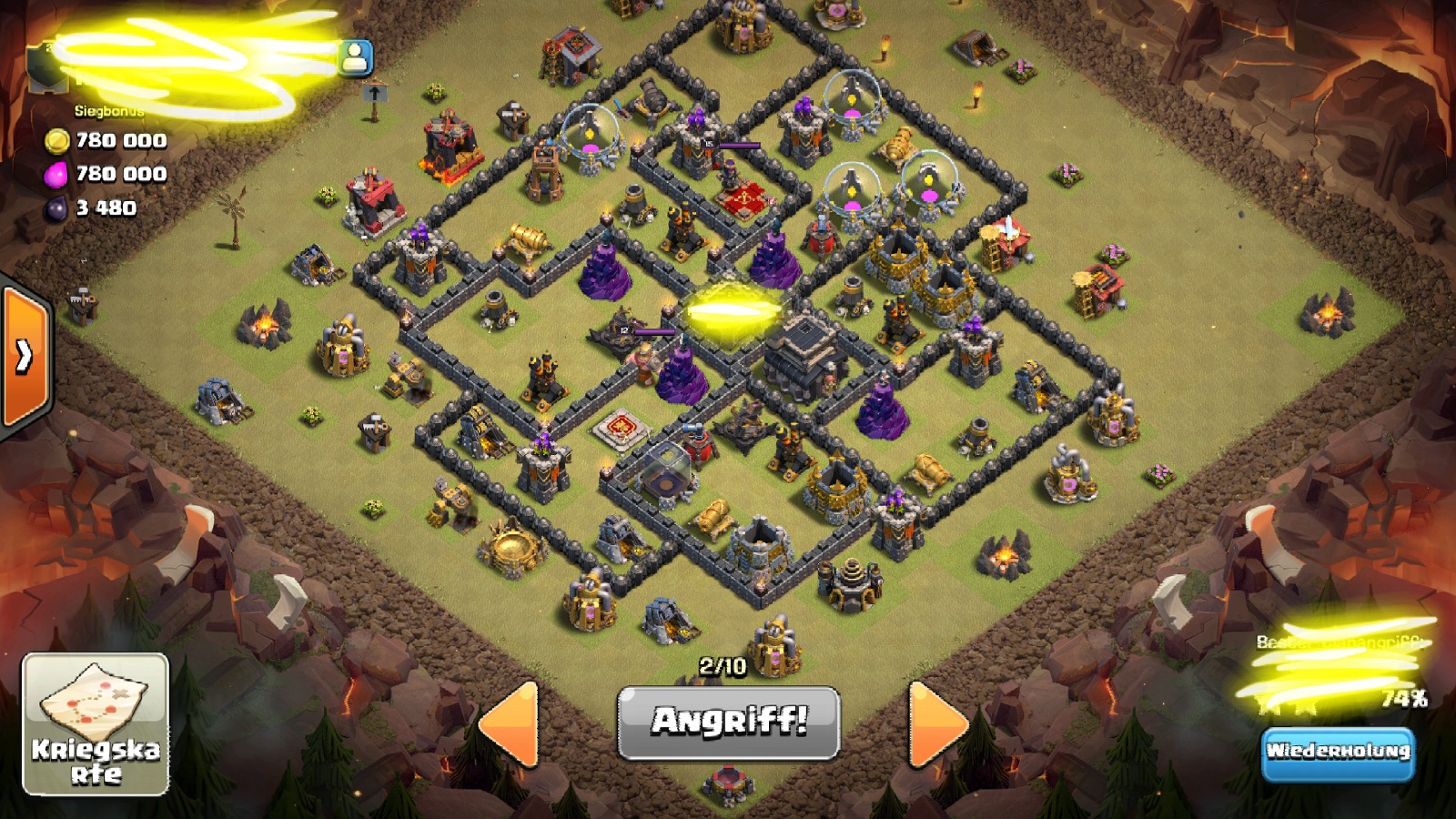Start the attack with Angriff! button
This screenshot has height=819, width=1456.
[x=728, y=723]
